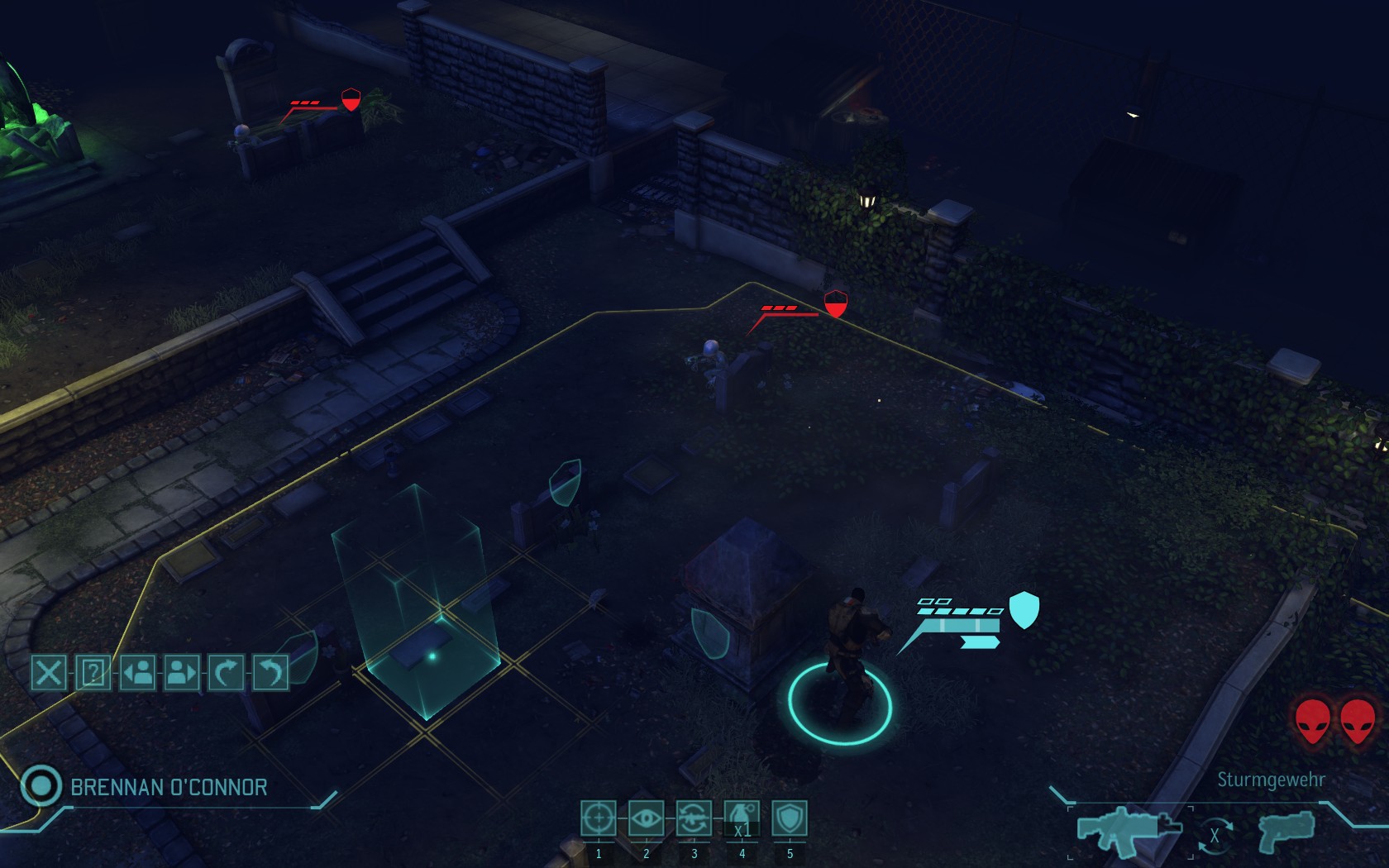Activate the eye Overwatch ability
This screenshot has width=1389, height=868.
[647, 818]
